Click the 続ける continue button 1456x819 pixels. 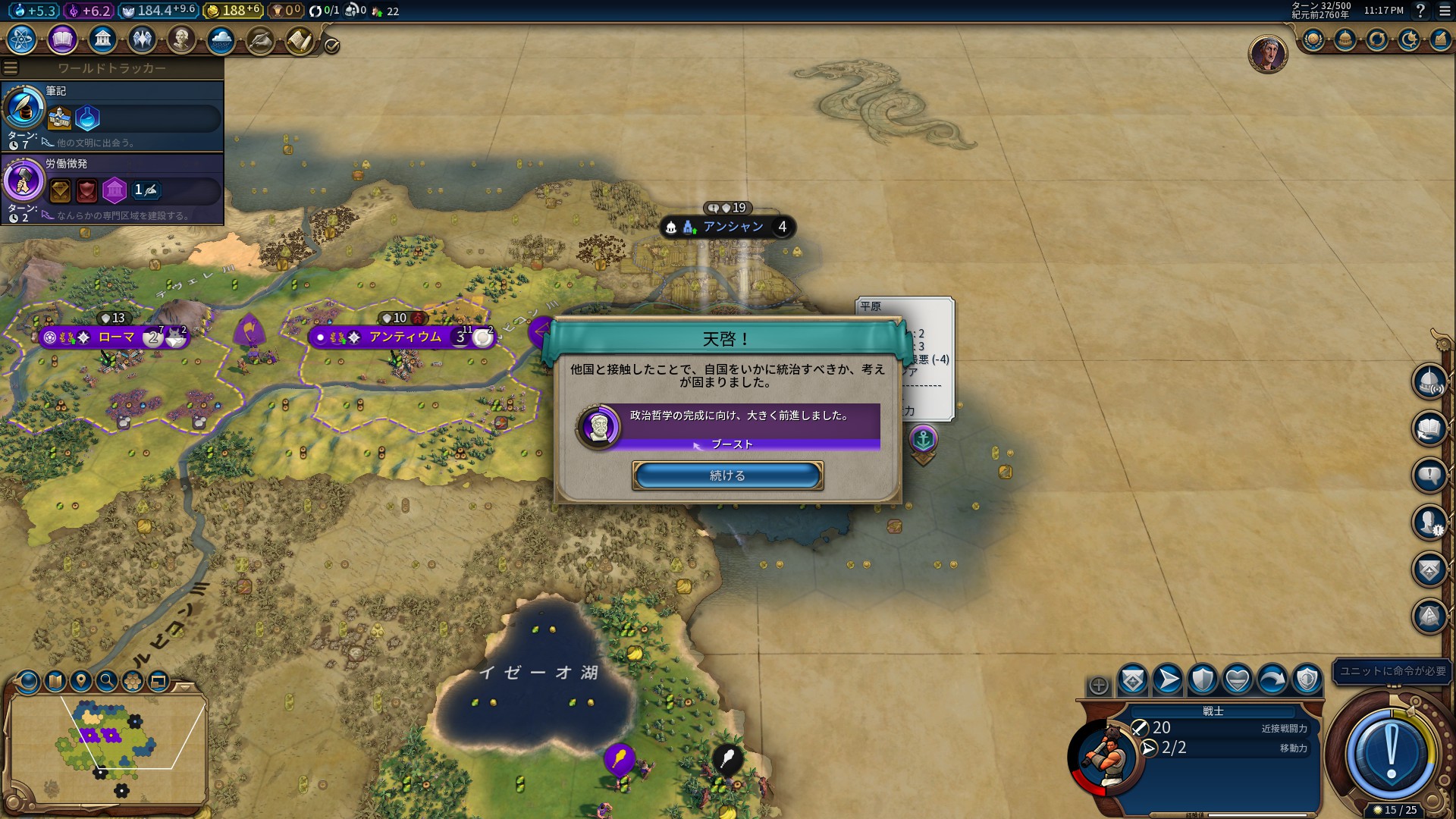pyautogui.click(x=727, y=475)
